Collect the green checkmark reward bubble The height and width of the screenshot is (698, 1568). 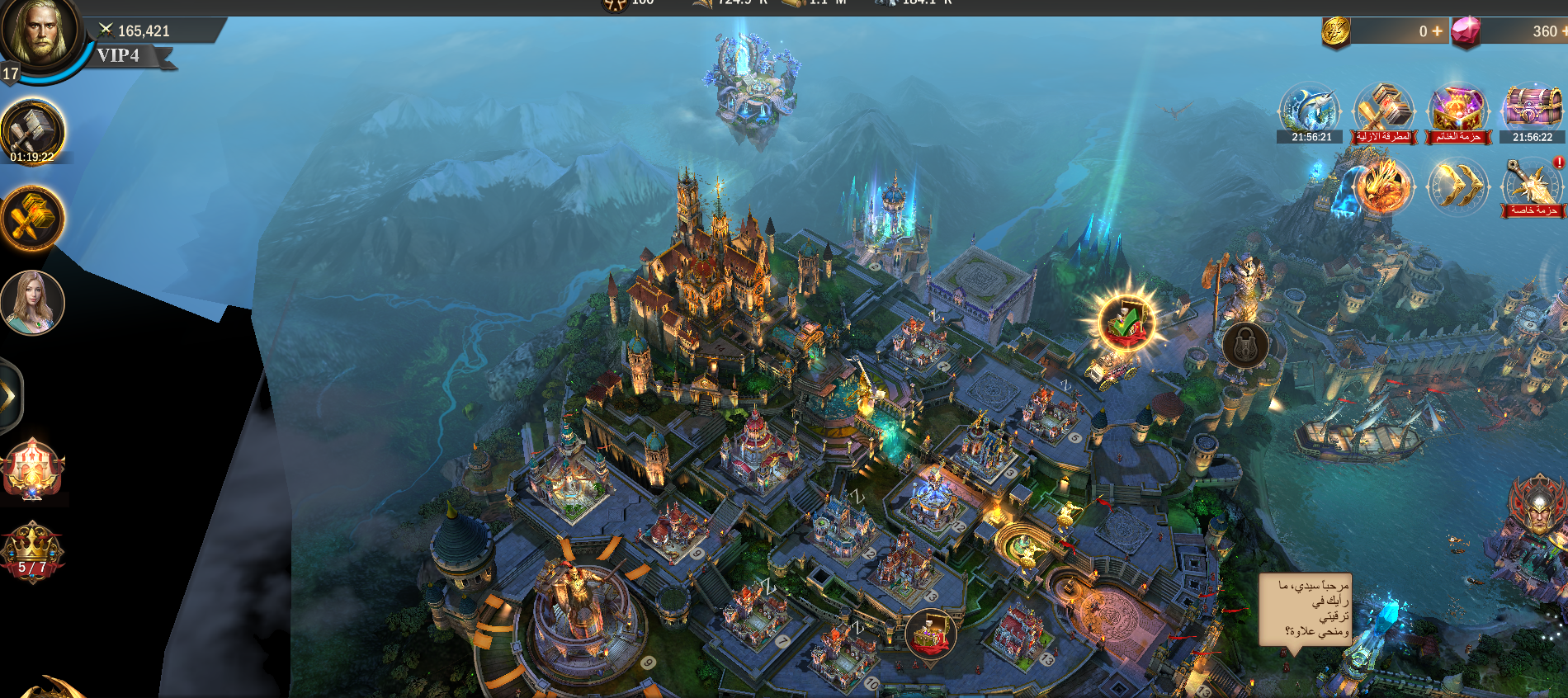pos(1125,321)
